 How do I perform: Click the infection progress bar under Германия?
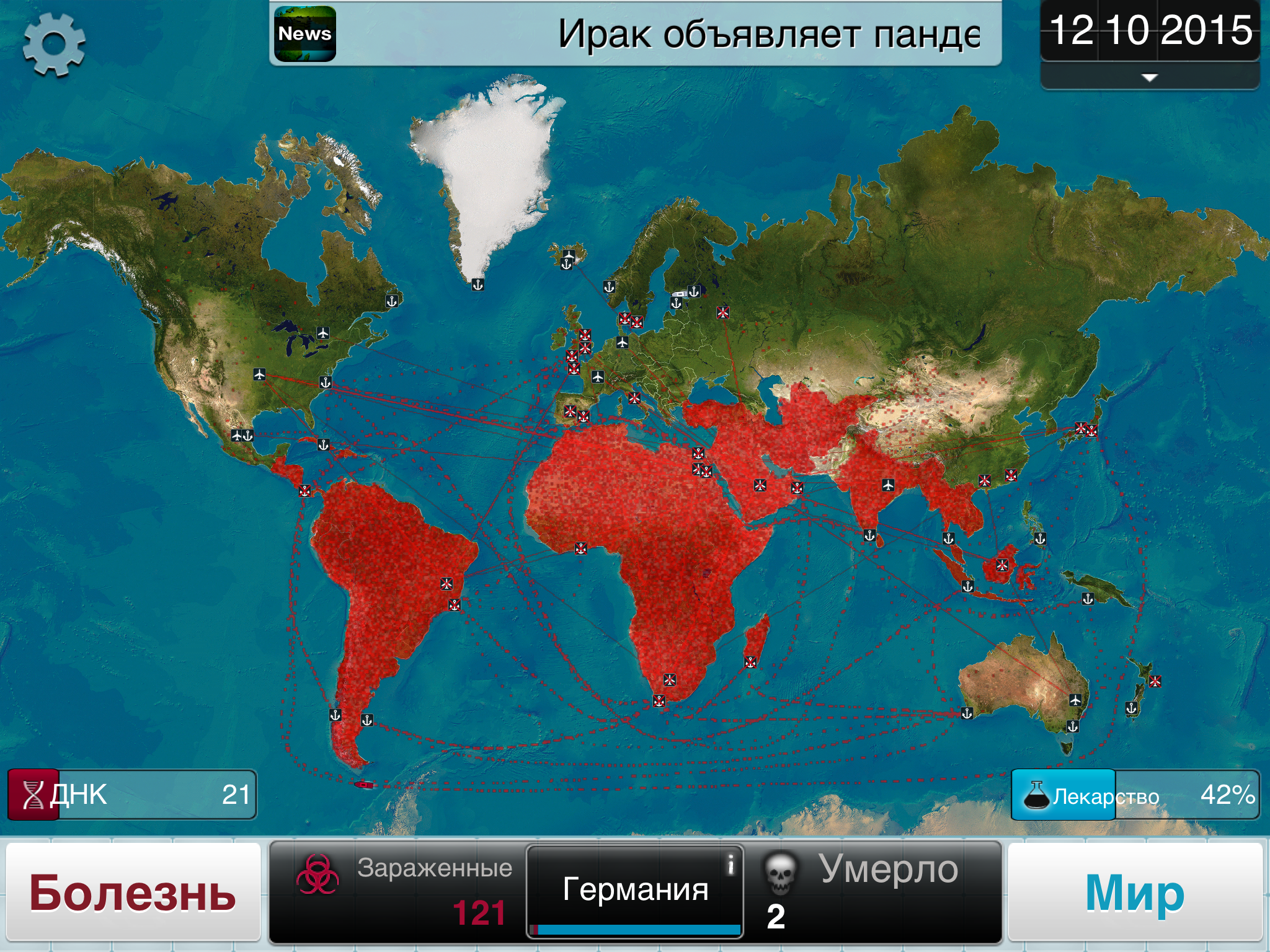tap(634, 930)
